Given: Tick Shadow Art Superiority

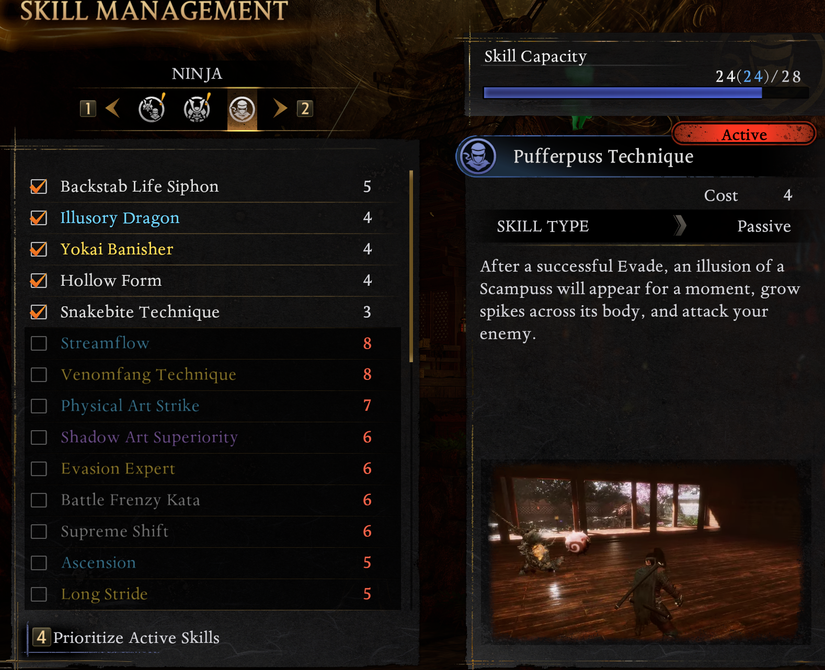Looking at the screenshot, I should point(39,438).
